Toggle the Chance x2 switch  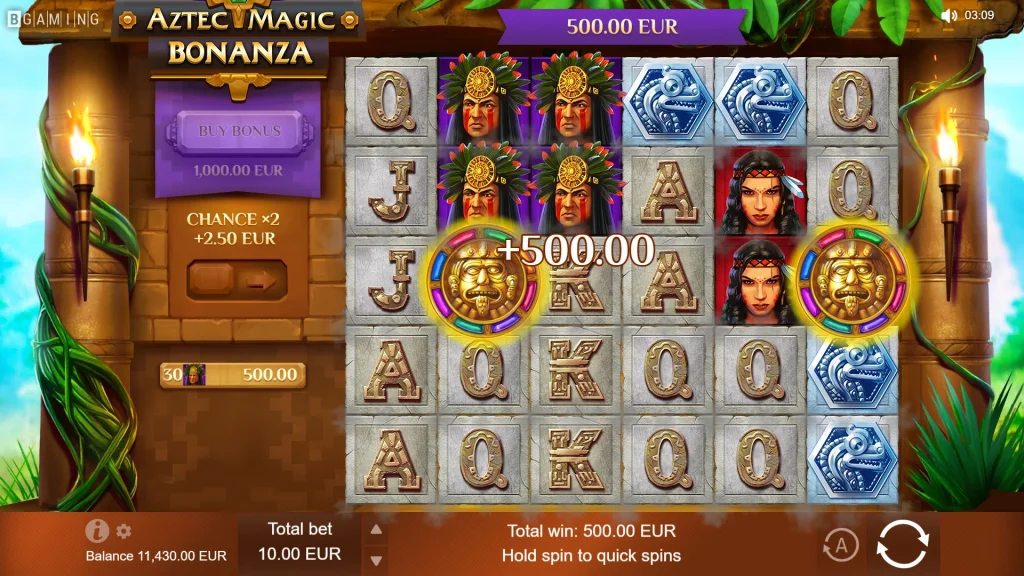pos(238,280)
